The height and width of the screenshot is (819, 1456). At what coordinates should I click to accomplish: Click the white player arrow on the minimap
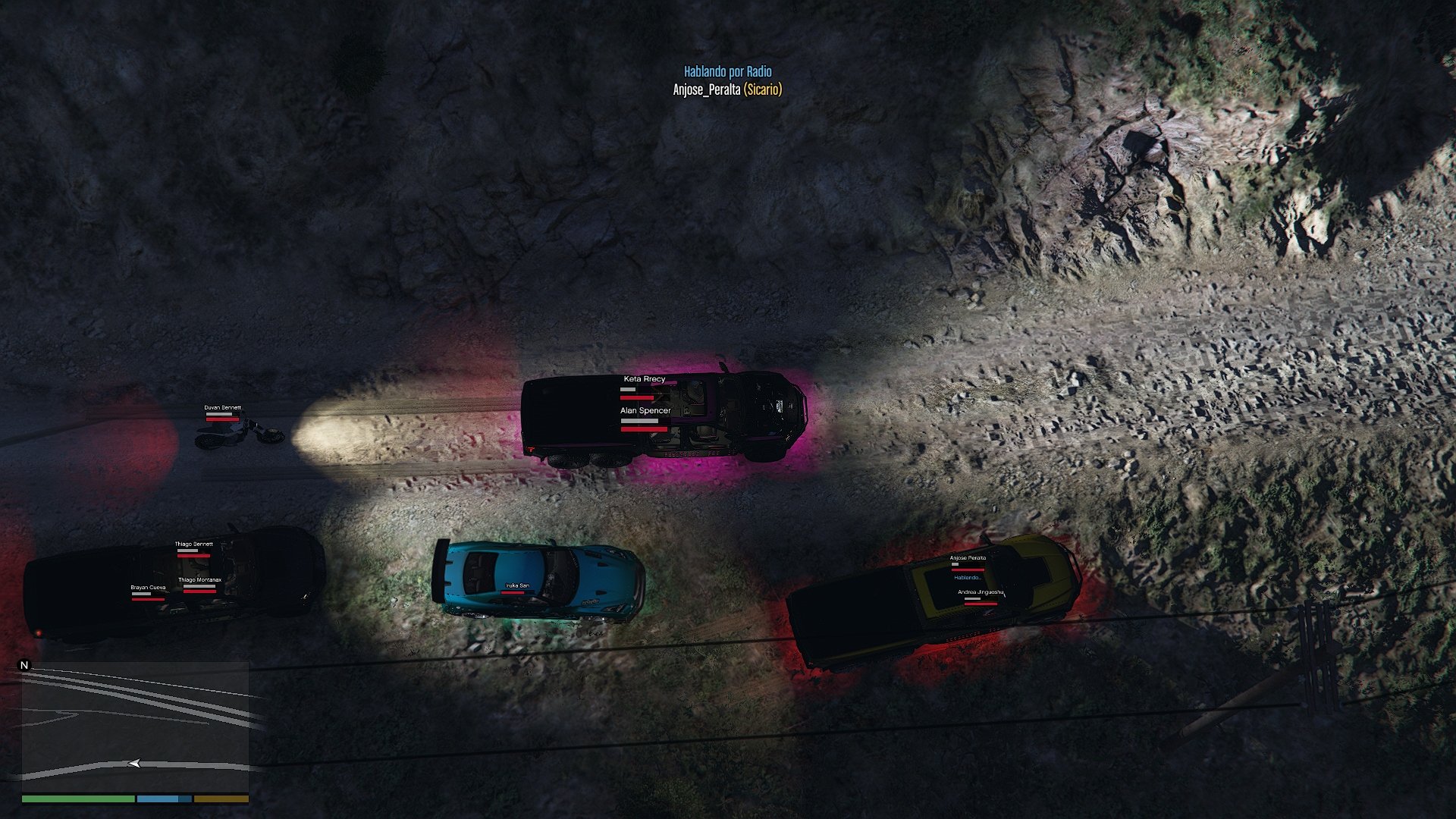tap(134, 764)
